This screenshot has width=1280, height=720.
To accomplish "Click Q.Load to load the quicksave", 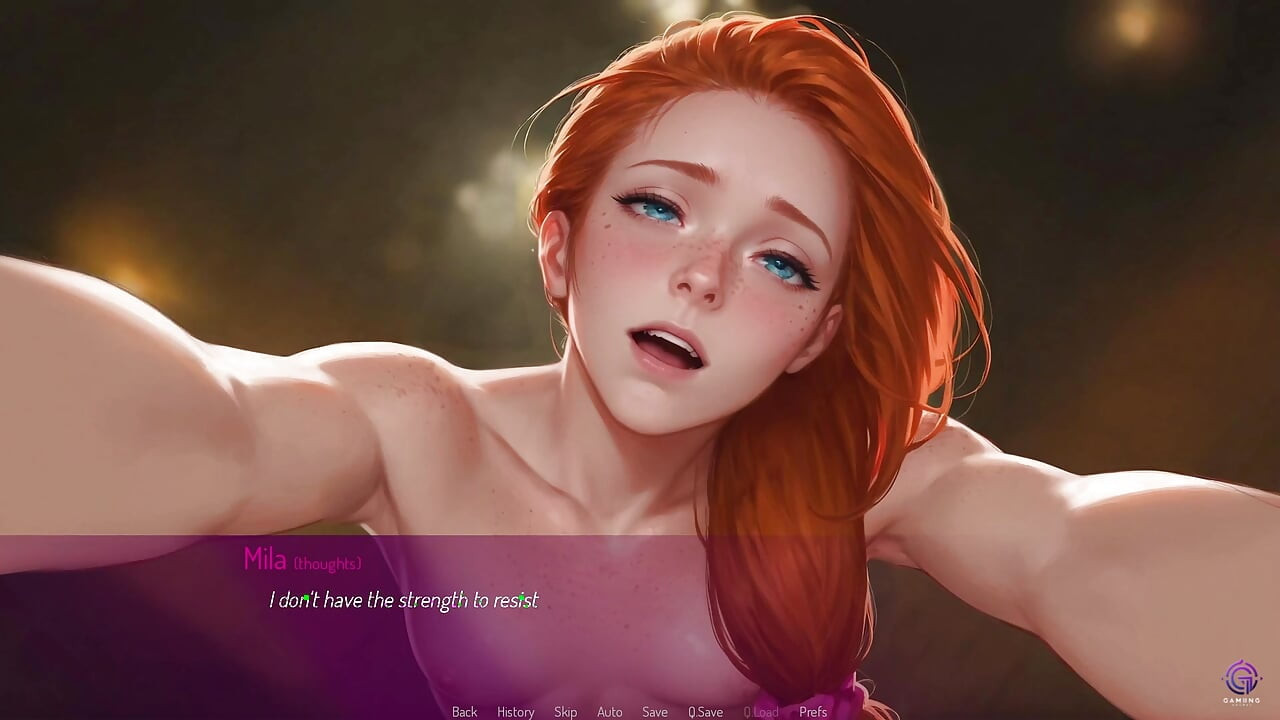I will [762, 712].
